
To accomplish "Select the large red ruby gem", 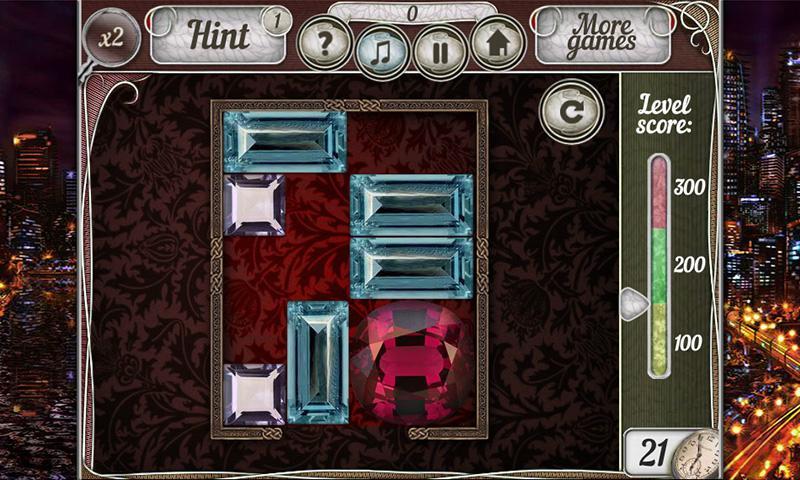I will pos(409,361).
